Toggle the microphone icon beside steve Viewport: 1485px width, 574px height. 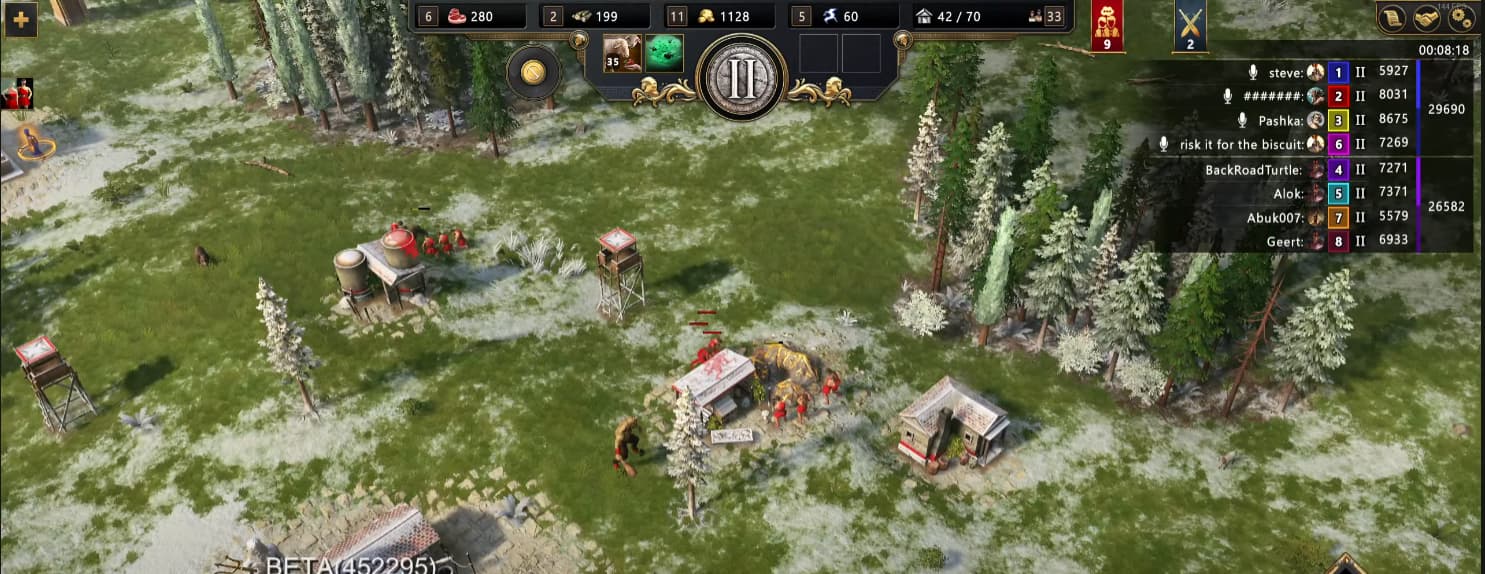1253,72
